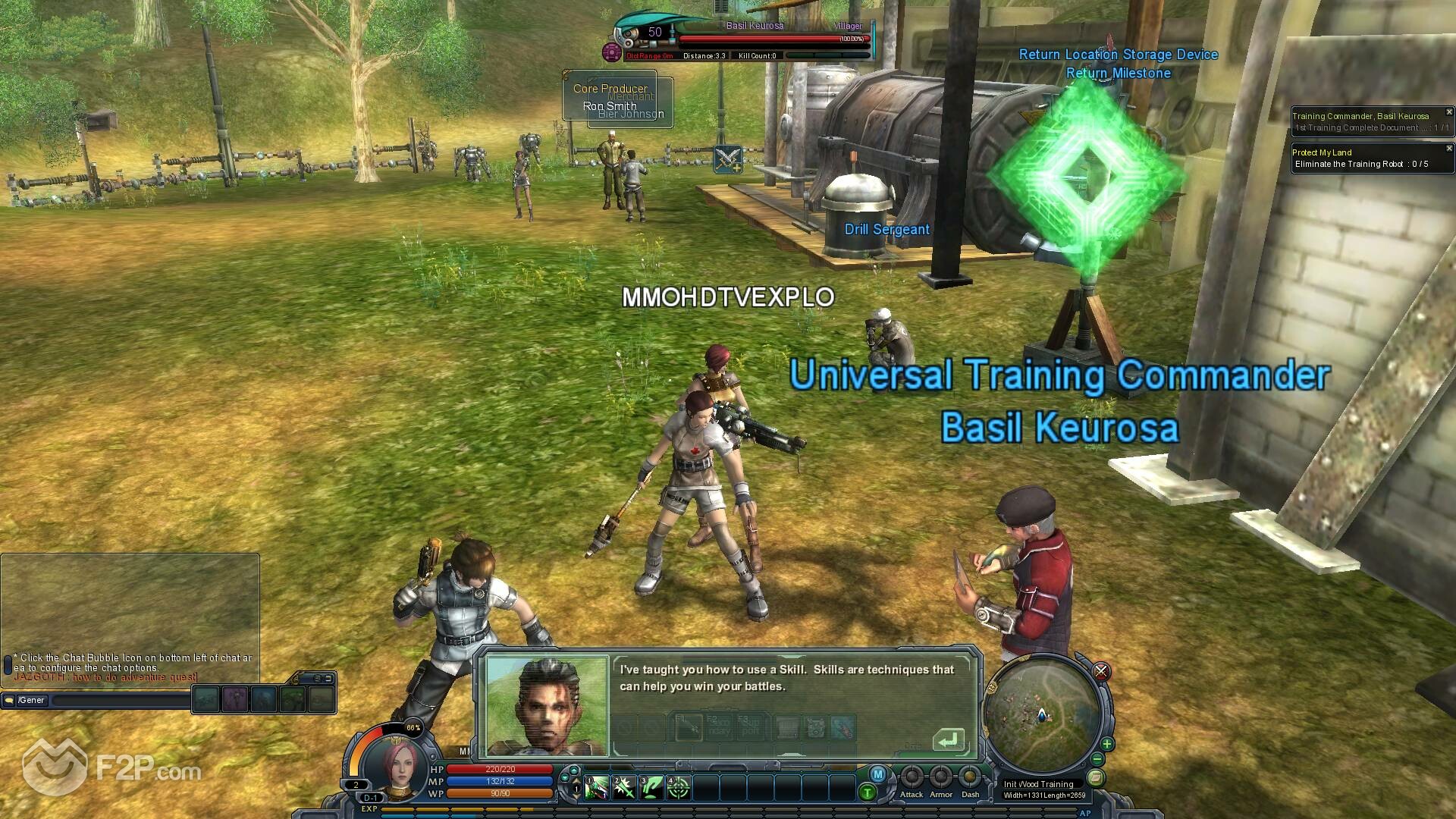Click the chat text input field
The width and height of the screenshot is (1456, 819).
point(114,701)
